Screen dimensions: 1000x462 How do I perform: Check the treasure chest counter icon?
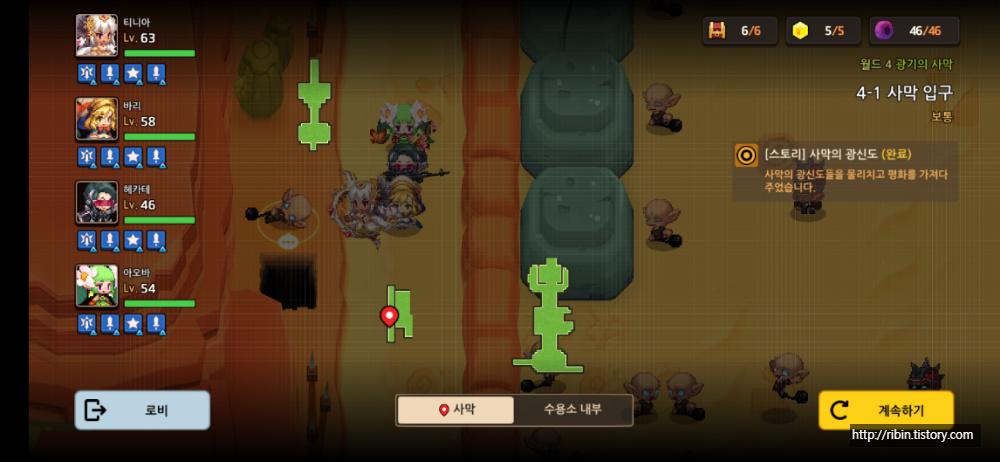[x=717, y=30]
